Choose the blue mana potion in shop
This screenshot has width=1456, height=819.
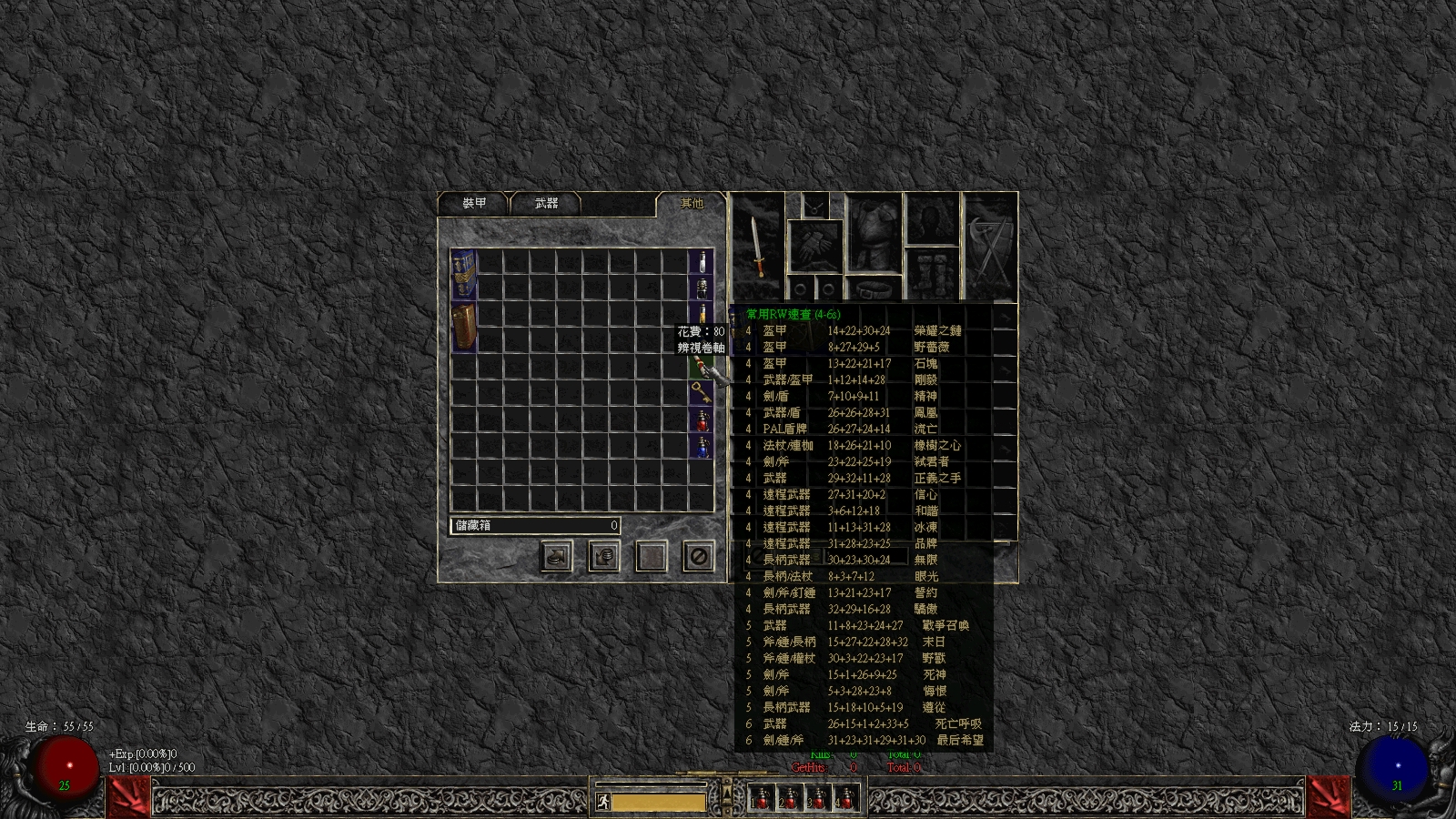point(702,447)
